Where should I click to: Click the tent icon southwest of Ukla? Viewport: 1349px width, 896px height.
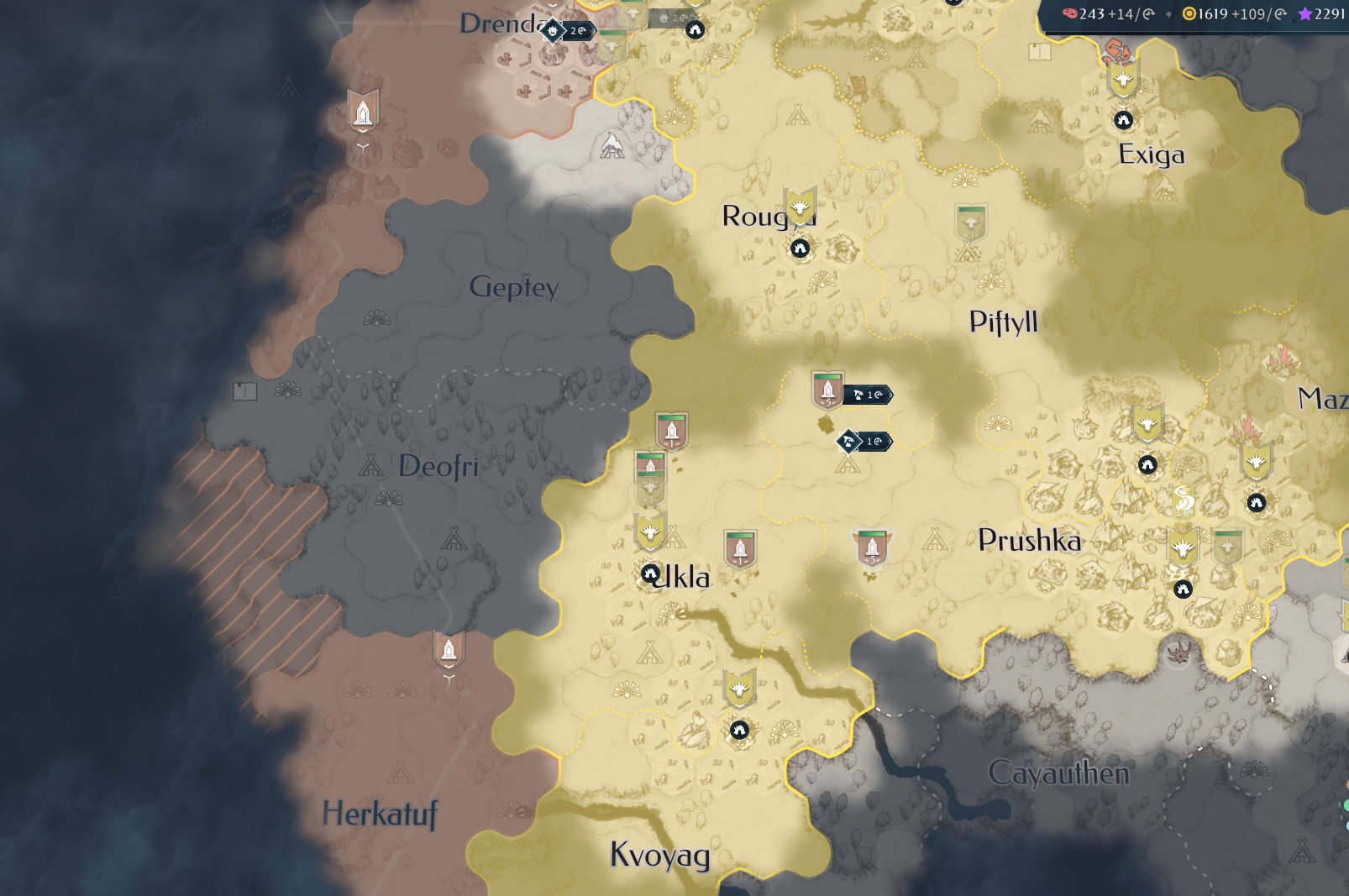click(648, 650)
